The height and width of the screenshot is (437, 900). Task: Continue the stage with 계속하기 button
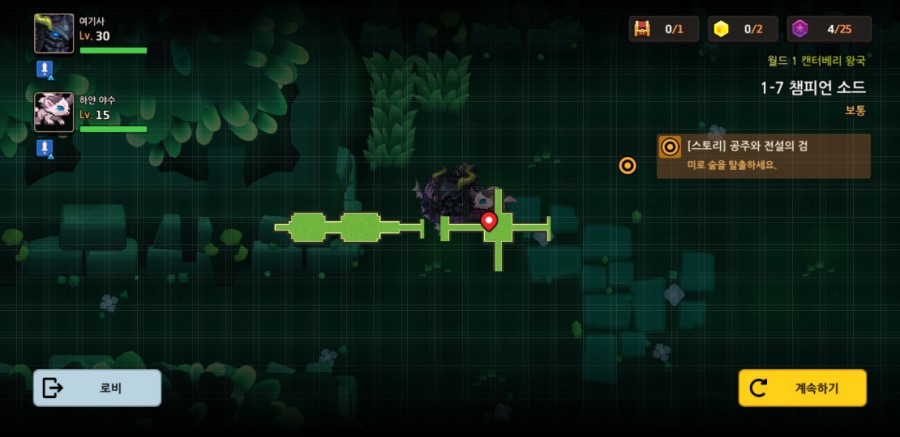point(802,388)
